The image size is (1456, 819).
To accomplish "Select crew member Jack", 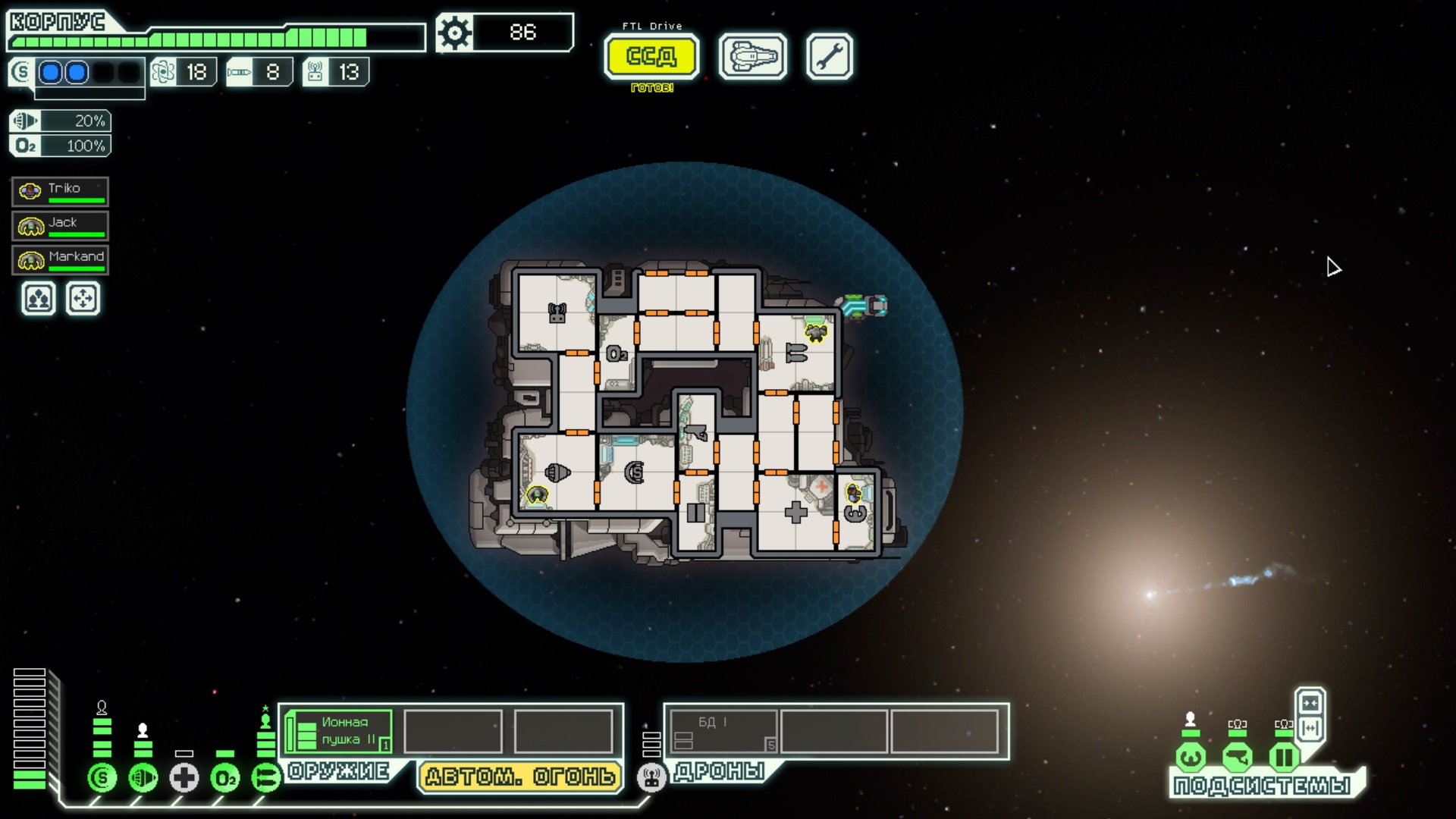I will click(x=61, y=225).
